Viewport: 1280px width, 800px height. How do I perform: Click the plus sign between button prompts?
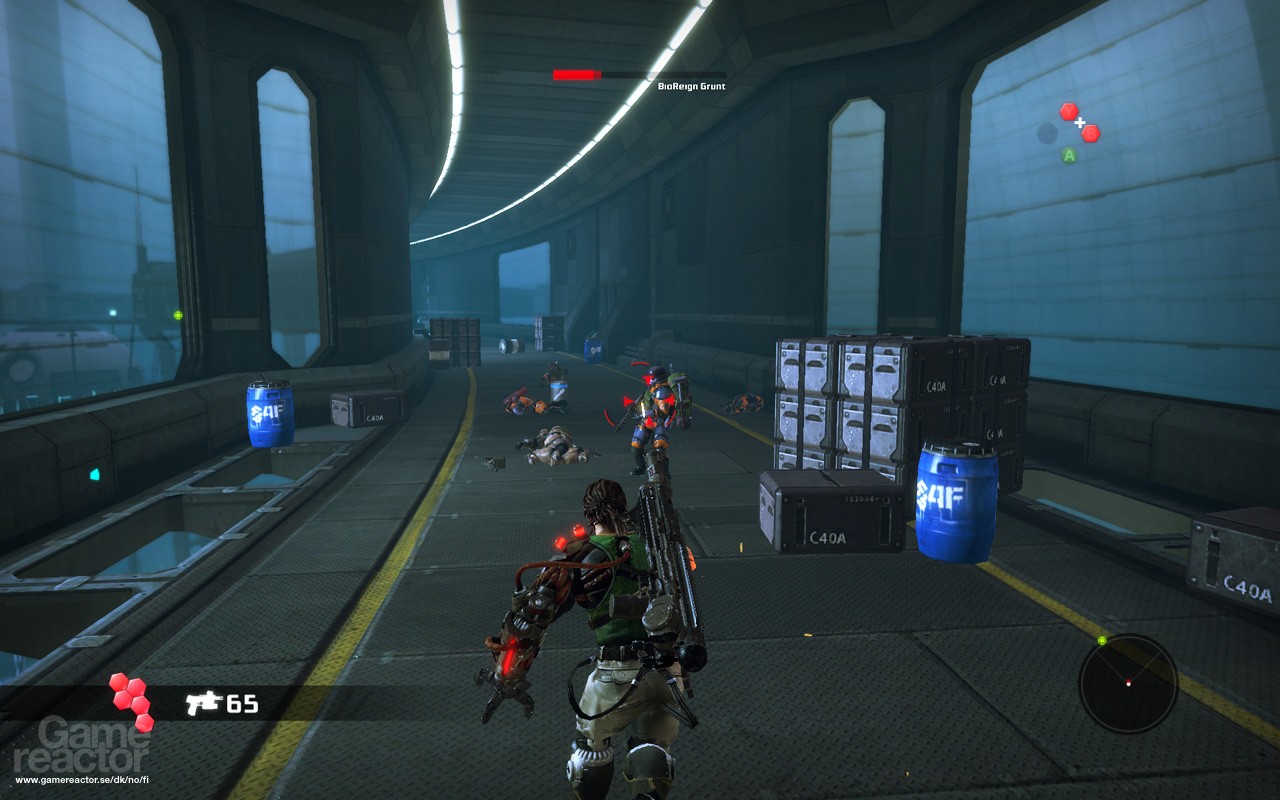[x=1080, y=122]
